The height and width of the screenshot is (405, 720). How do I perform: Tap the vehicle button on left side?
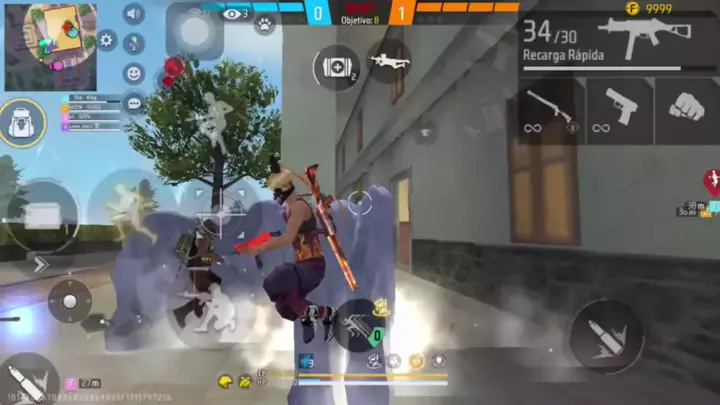tap(41, 213)
